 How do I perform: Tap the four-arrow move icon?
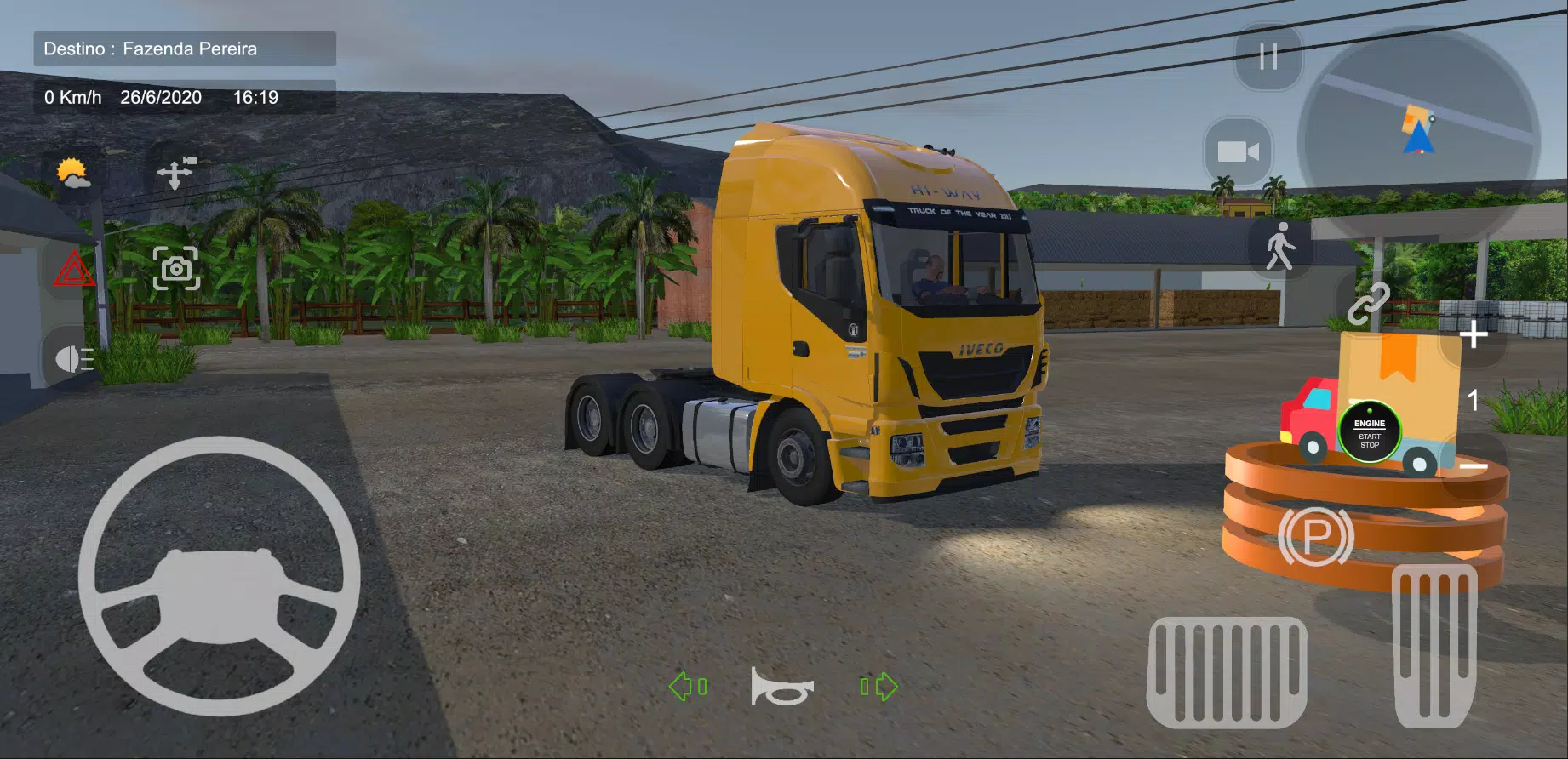[x=176, y=173]
